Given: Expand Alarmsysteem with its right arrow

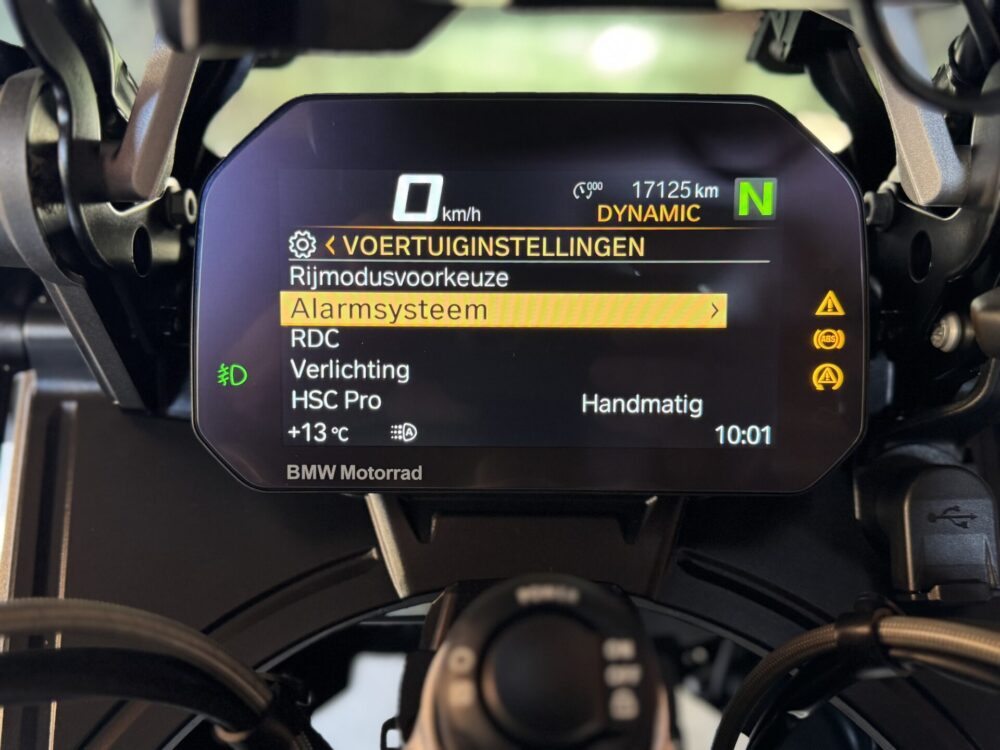Looking at the screenshot, I should click(714, 311).
